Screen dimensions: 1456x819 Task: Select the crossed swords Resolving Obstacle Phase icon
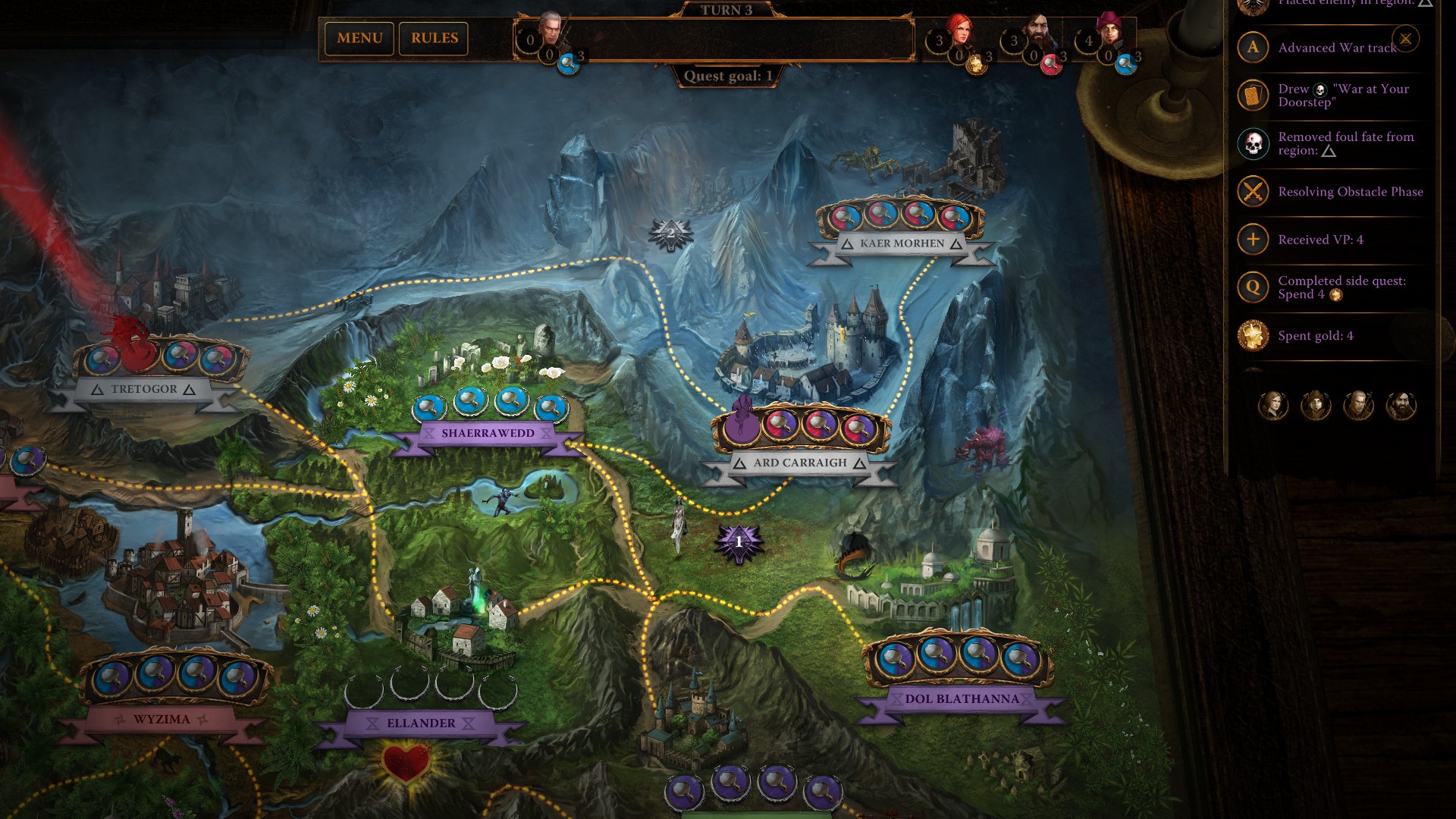point(1252,192)
